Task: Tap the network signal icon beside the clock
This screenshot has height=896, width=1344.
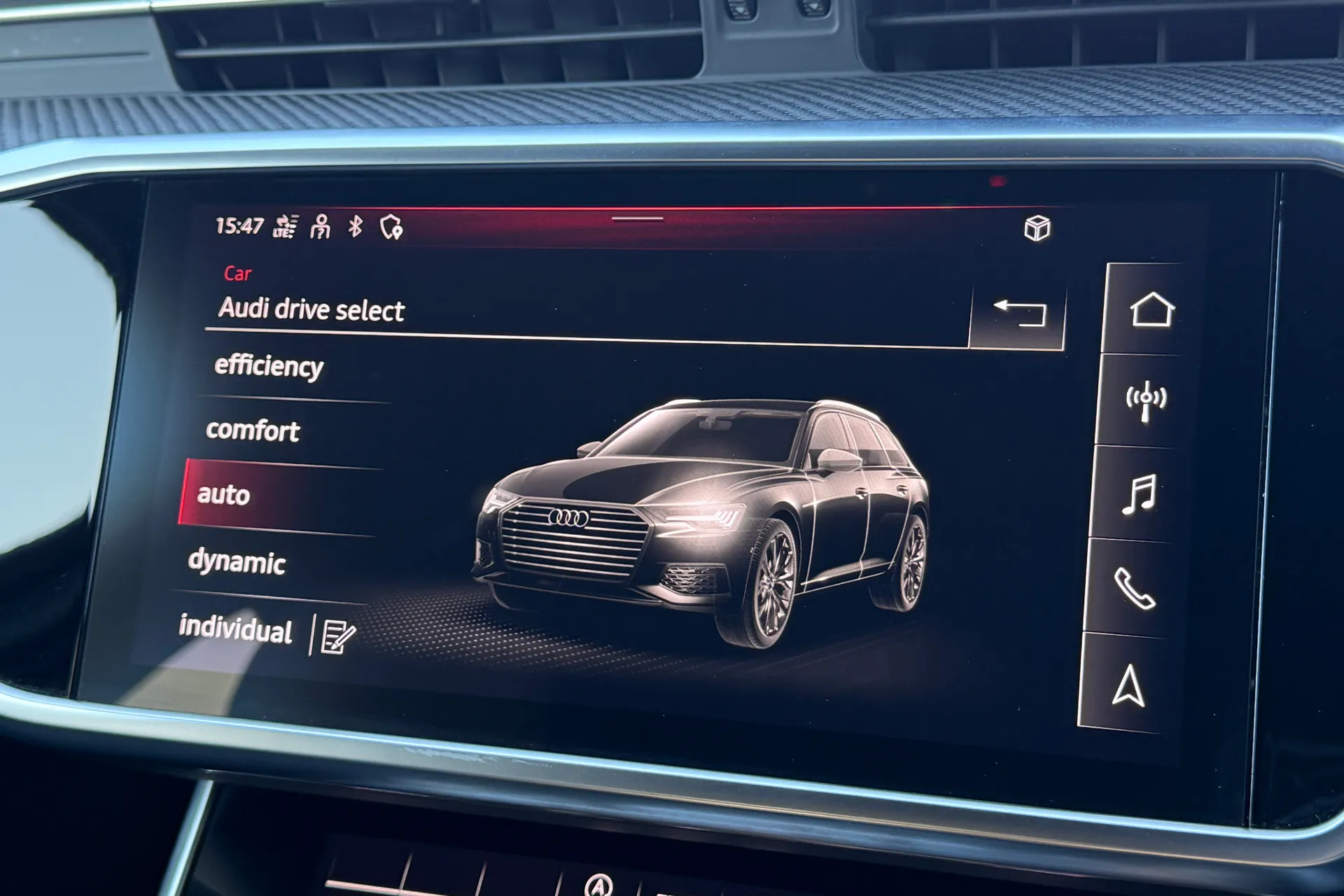Action: click(x=283, y=225)
